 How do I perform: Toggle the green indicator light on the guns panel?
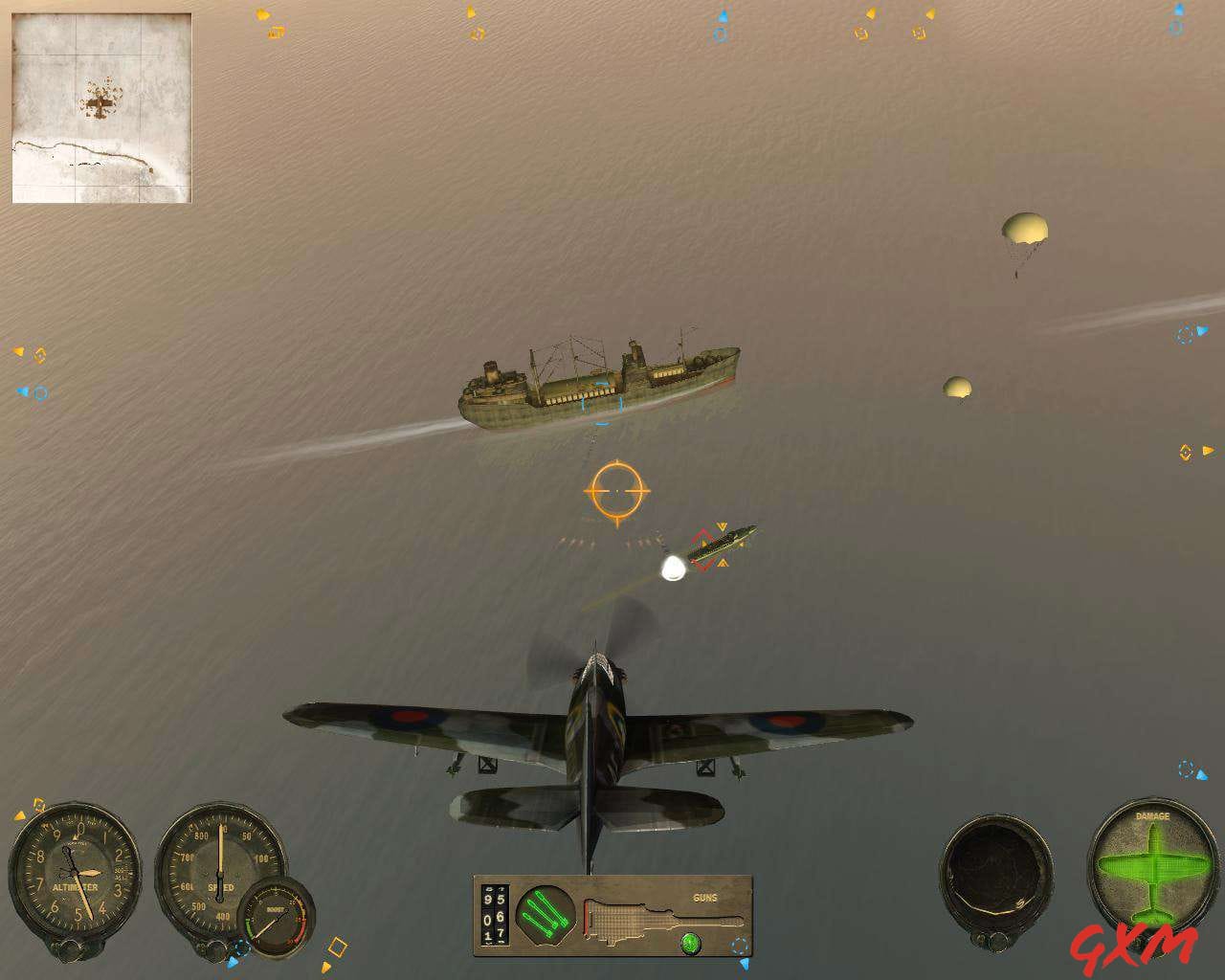690,944
